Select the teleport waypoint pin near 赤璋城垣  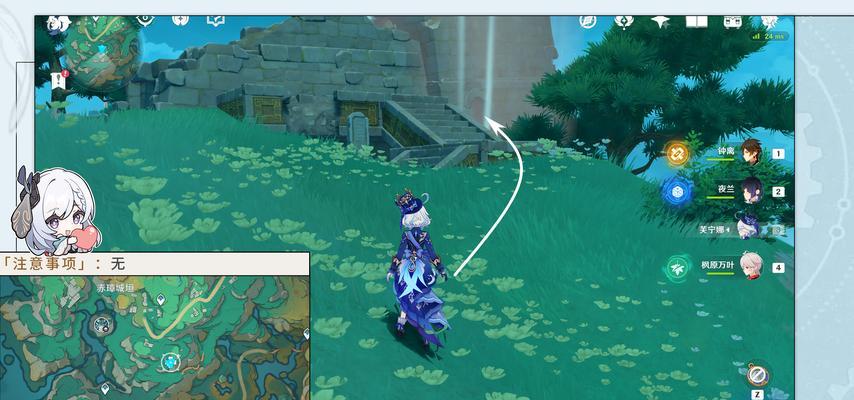159,299
